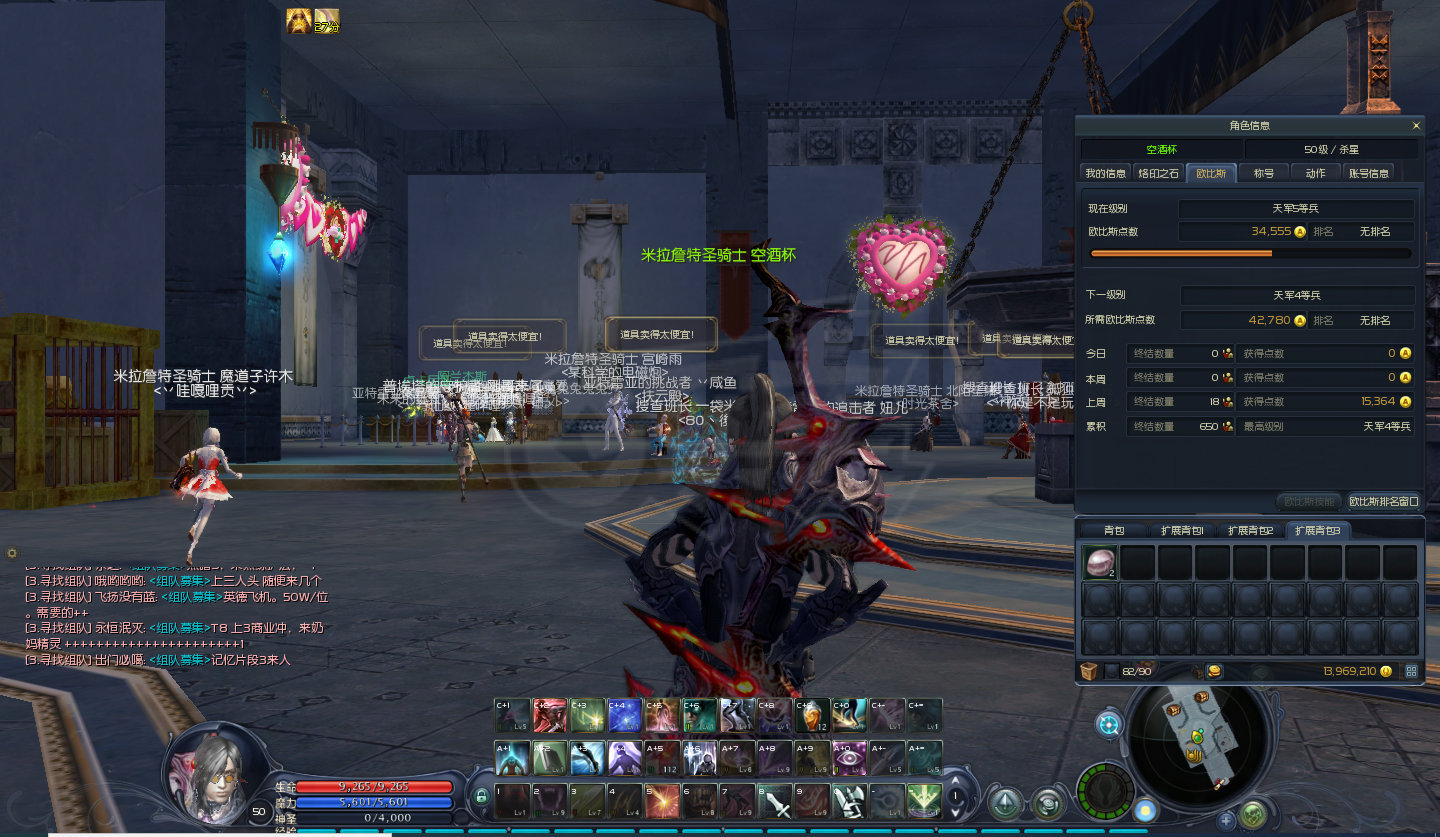
Task: Switch to the 背包 inventory tab
Action: (x=1114, y=530)
